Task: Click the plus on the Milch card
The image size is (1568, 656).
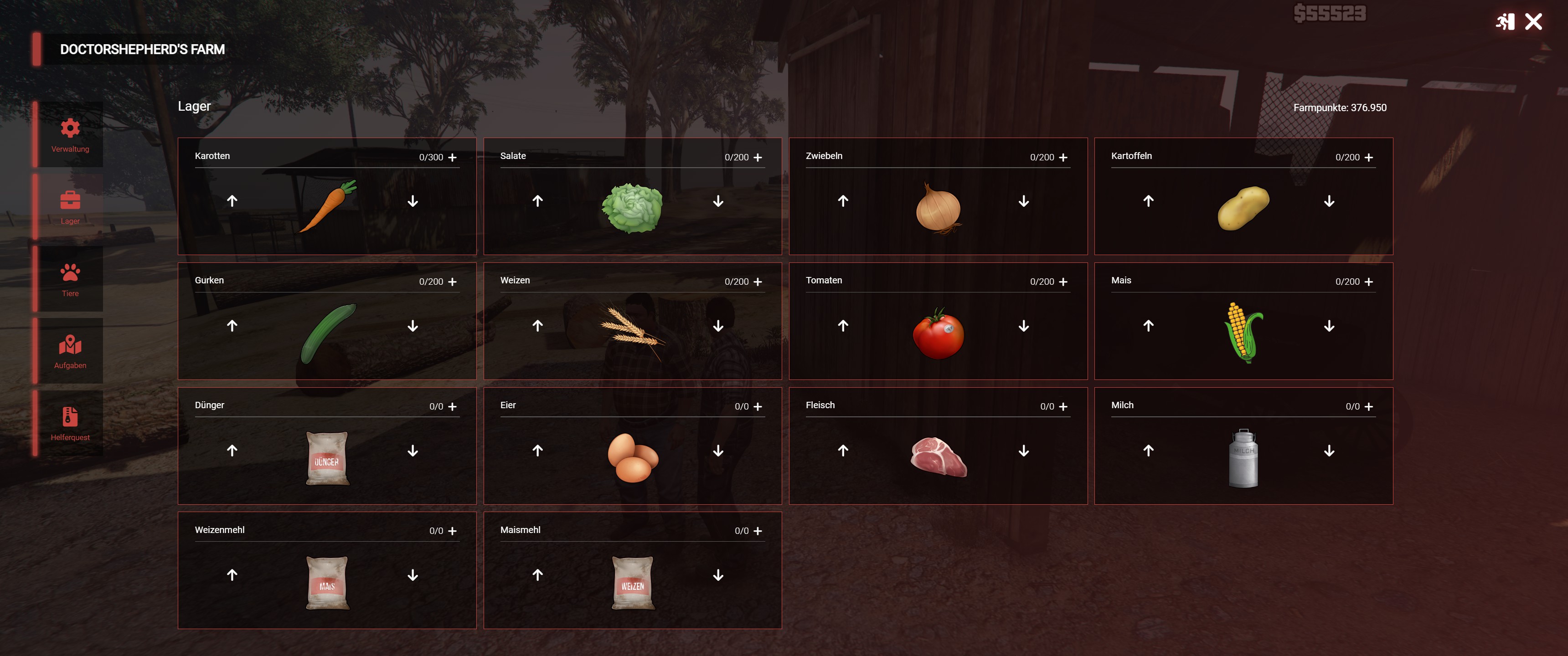Action: pyautogui.click(x=1368, y=406)
